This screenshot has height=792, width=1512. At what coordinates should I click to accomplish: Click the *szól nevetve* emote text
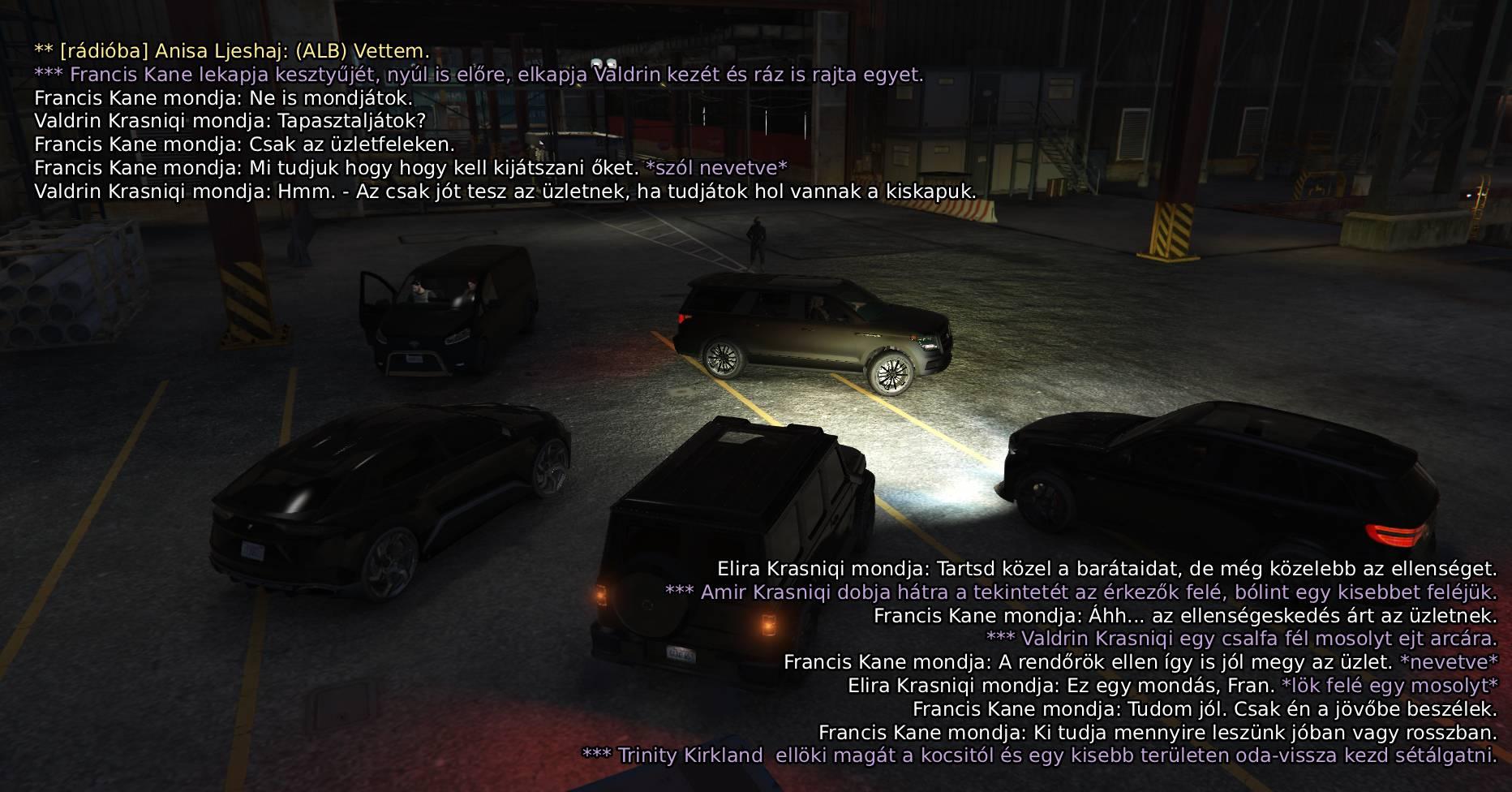point(715,169)
